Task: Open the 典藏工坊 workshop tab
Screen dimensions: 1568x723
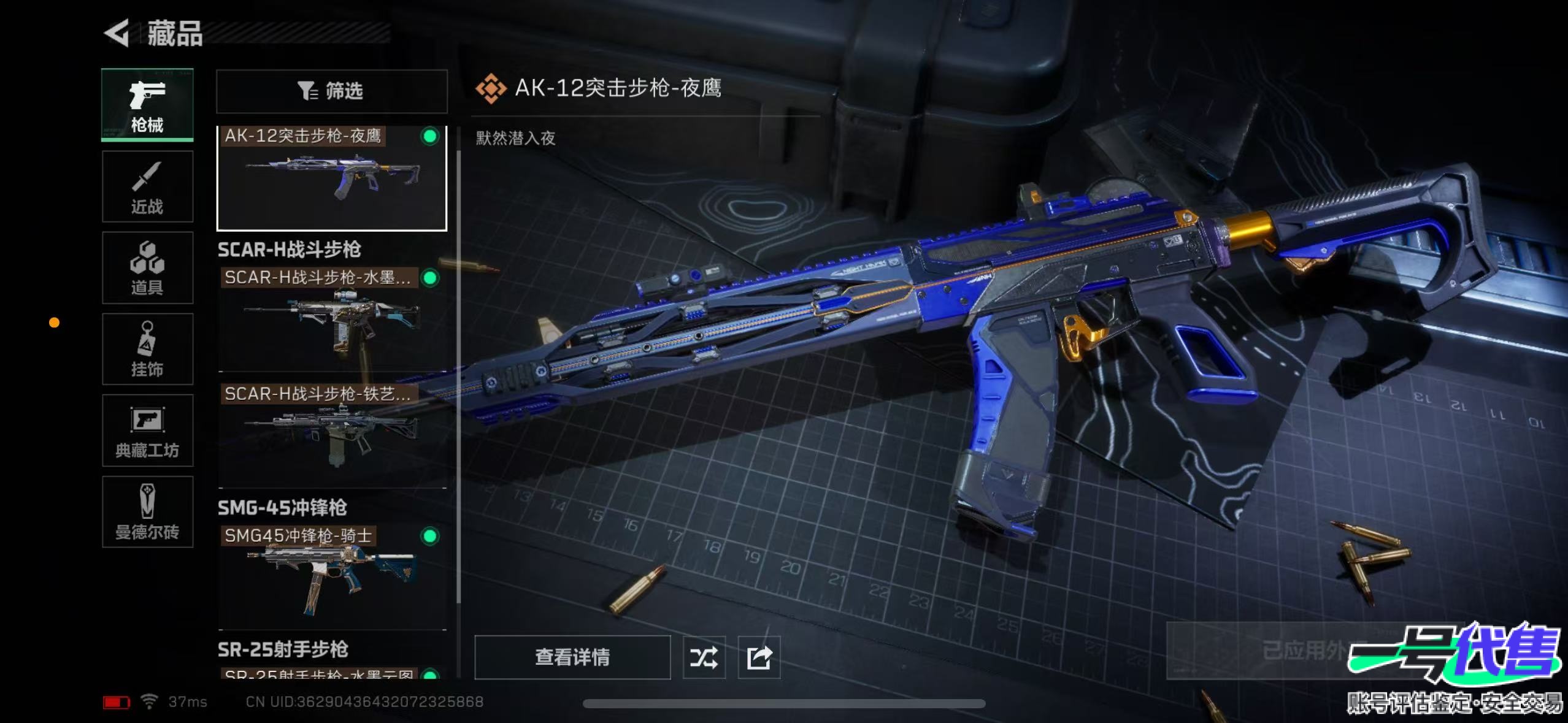Action: coord(147,430)
